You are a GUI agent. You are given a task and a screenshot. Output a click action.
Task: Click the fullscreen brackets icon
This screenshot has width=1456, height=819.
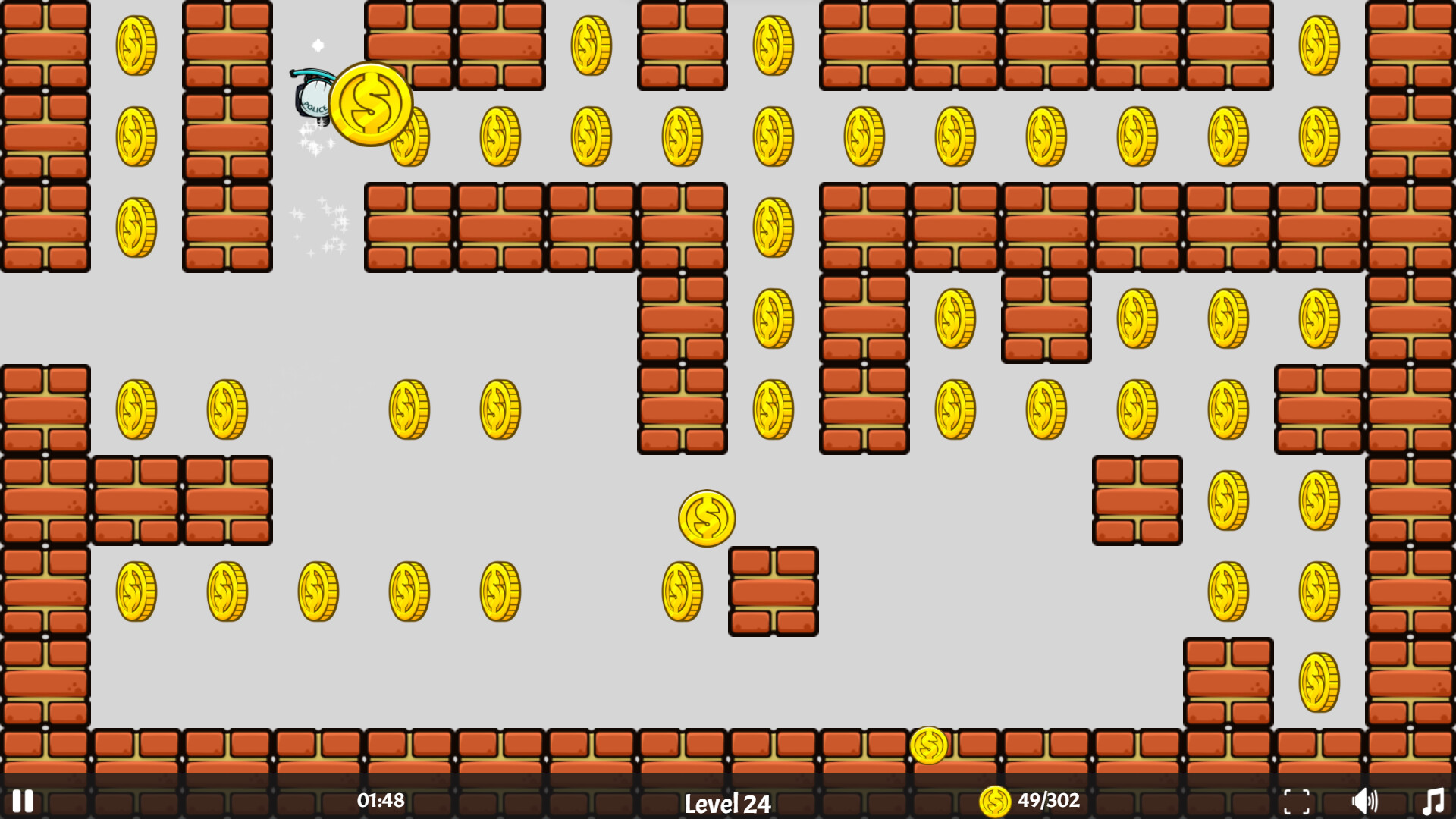pos(1298,800)
